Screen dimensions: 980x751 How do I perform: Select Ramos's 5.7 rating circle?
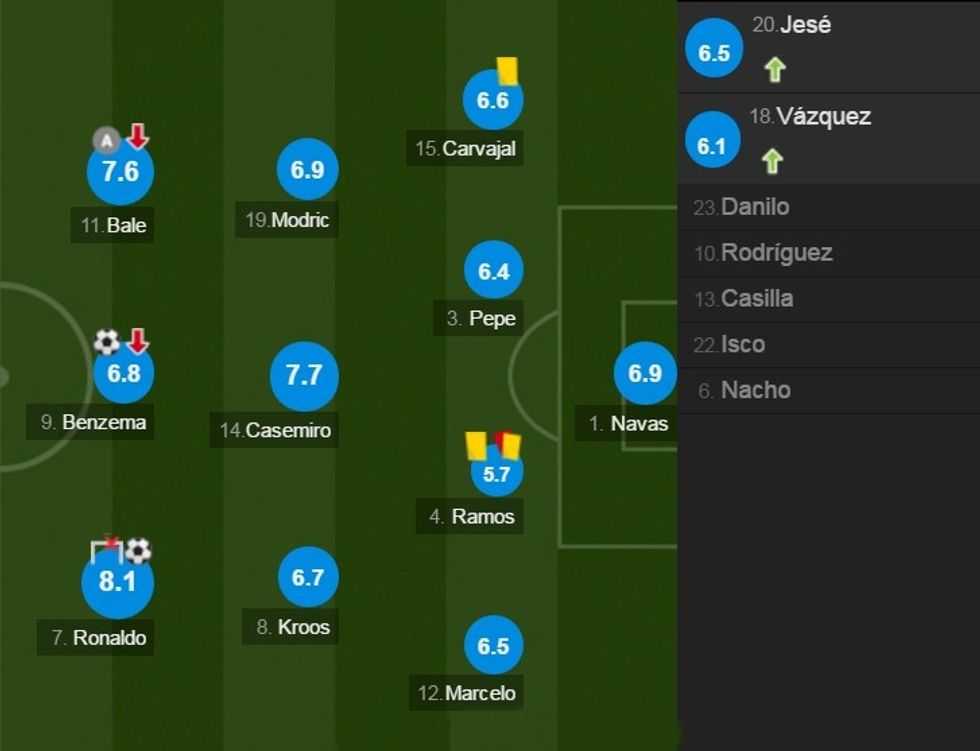(x=497, y=474)
